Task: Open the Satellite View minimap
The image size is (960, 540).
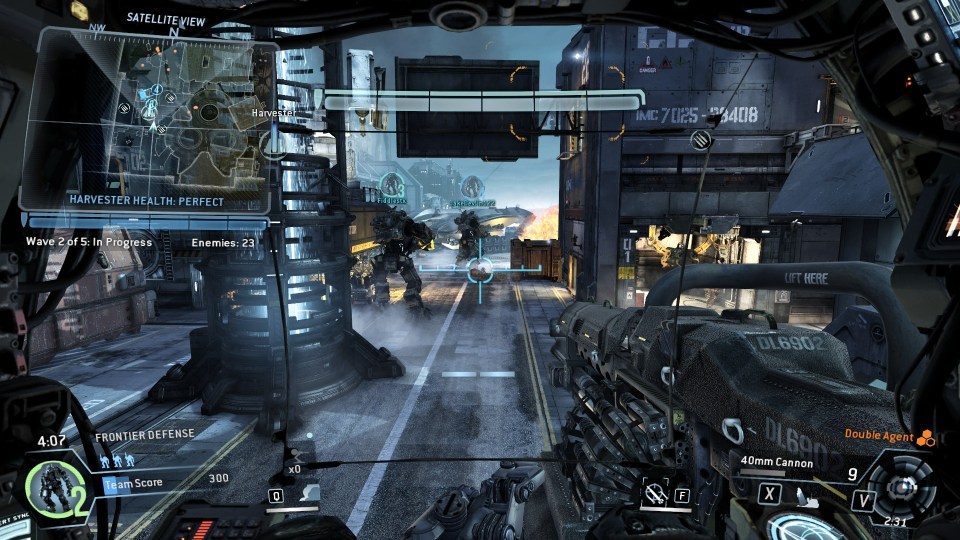Action: [150, 115]
